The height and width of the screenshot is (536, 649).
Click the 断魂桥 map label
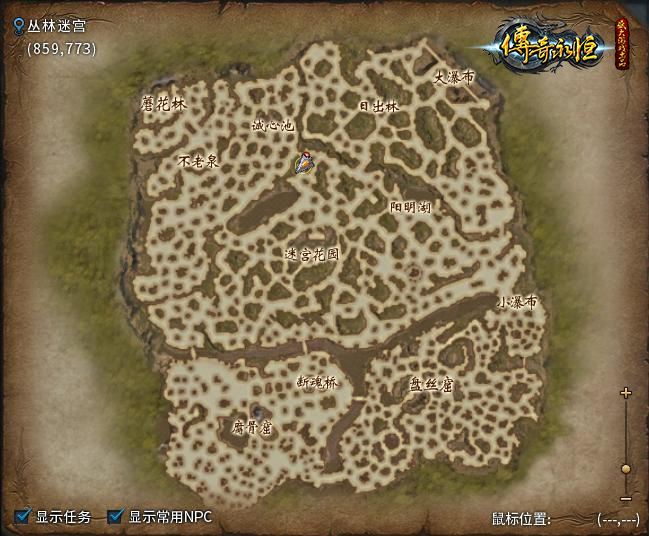click(317, 381)
